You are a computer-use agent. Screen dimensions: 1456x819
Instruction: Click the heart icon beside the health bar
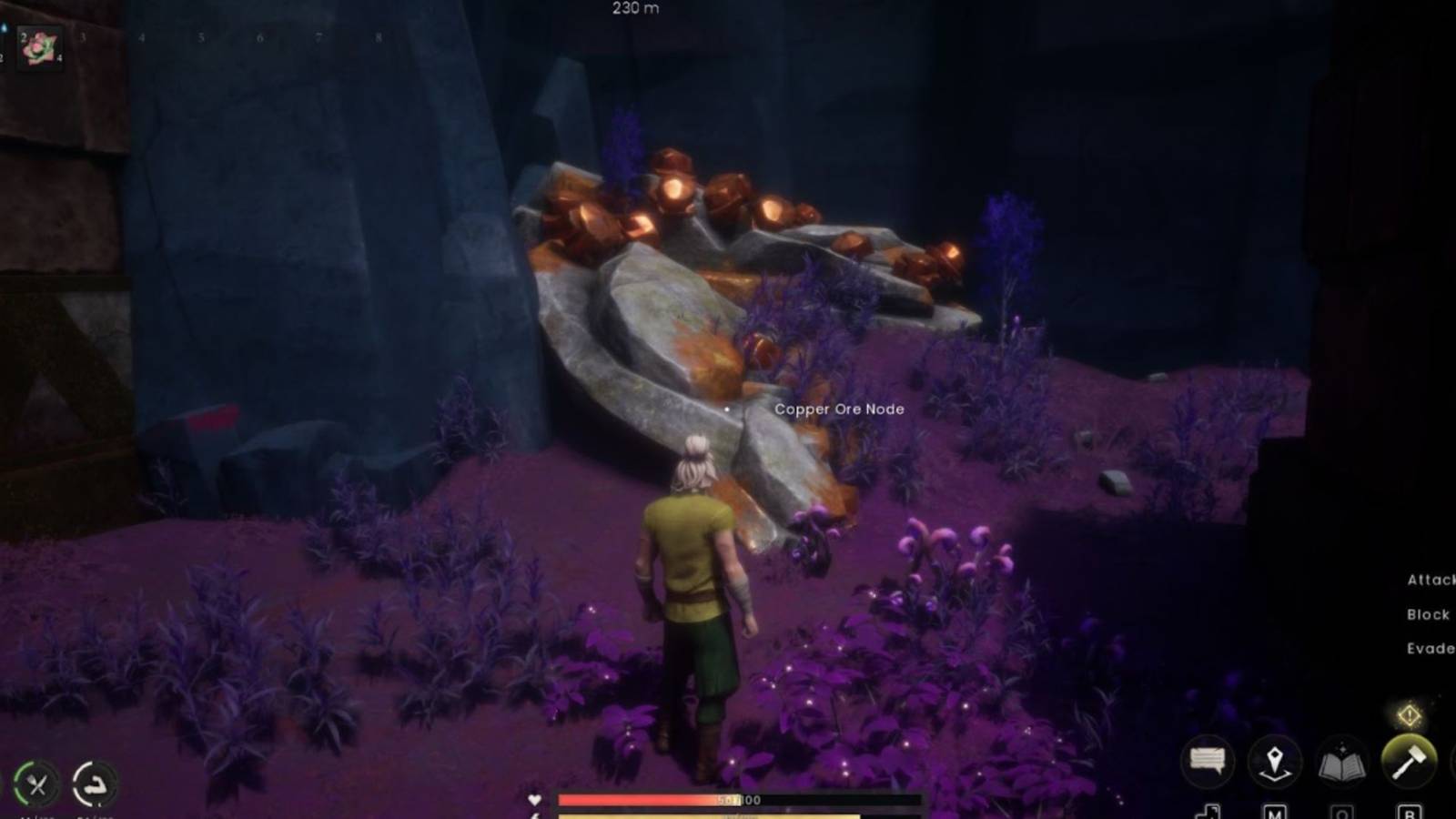point(534,800)
